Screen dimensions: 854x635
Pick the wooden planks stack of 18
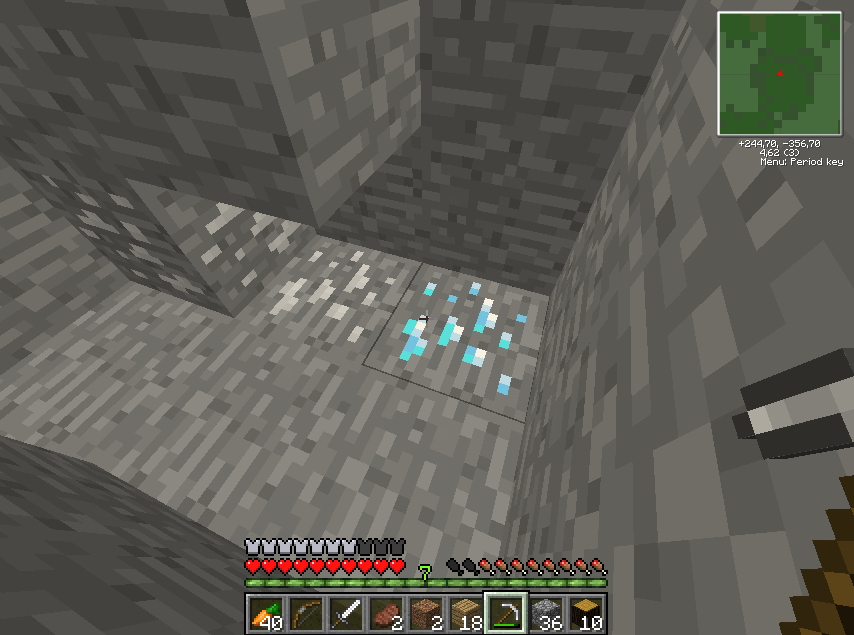point(465,612)
